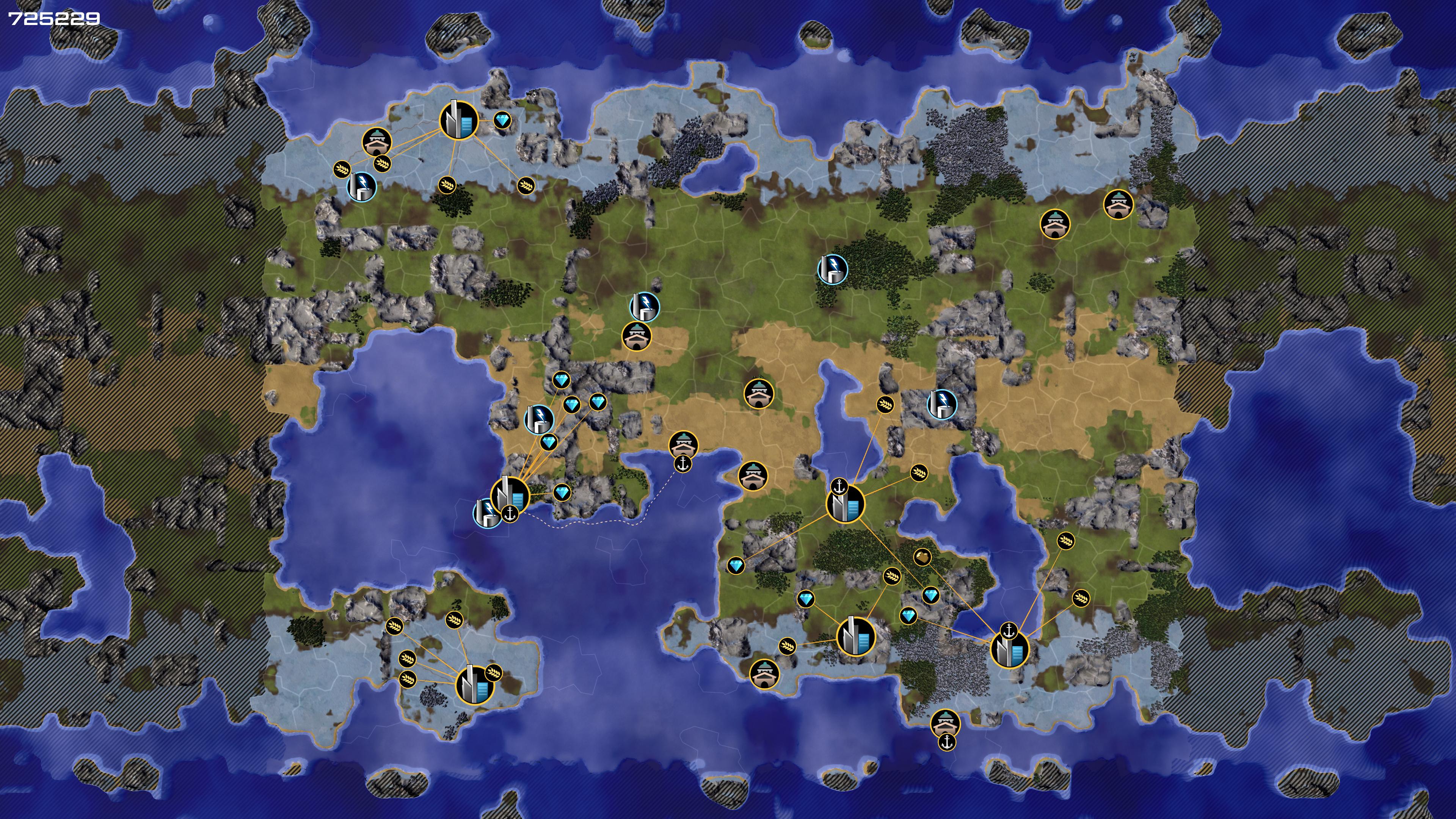Select the brown gold nugget resource marker
Screen dimensions: 1456x819
coord(923,557)
